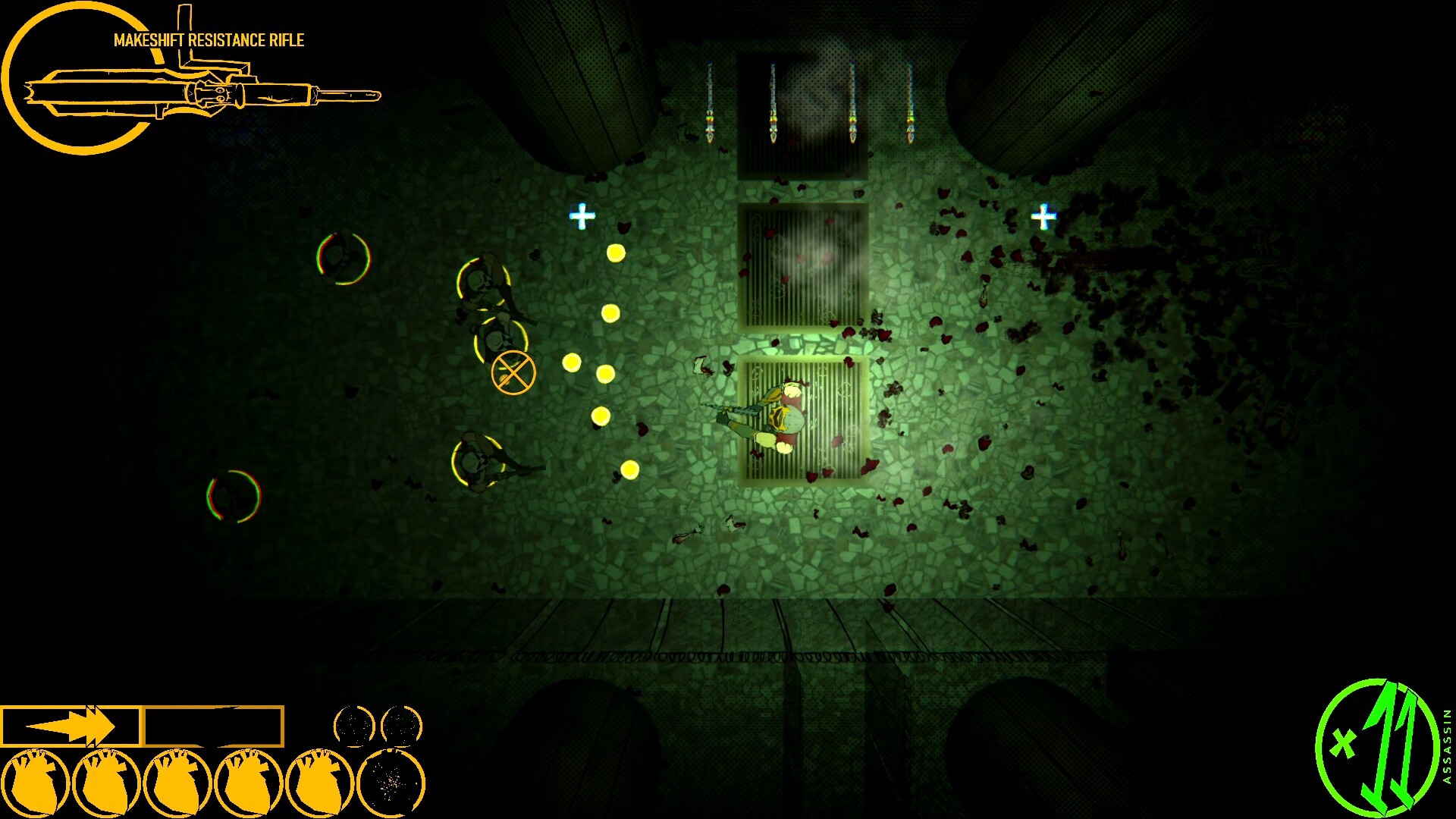Click the third heart in the health row

[178, 783]
